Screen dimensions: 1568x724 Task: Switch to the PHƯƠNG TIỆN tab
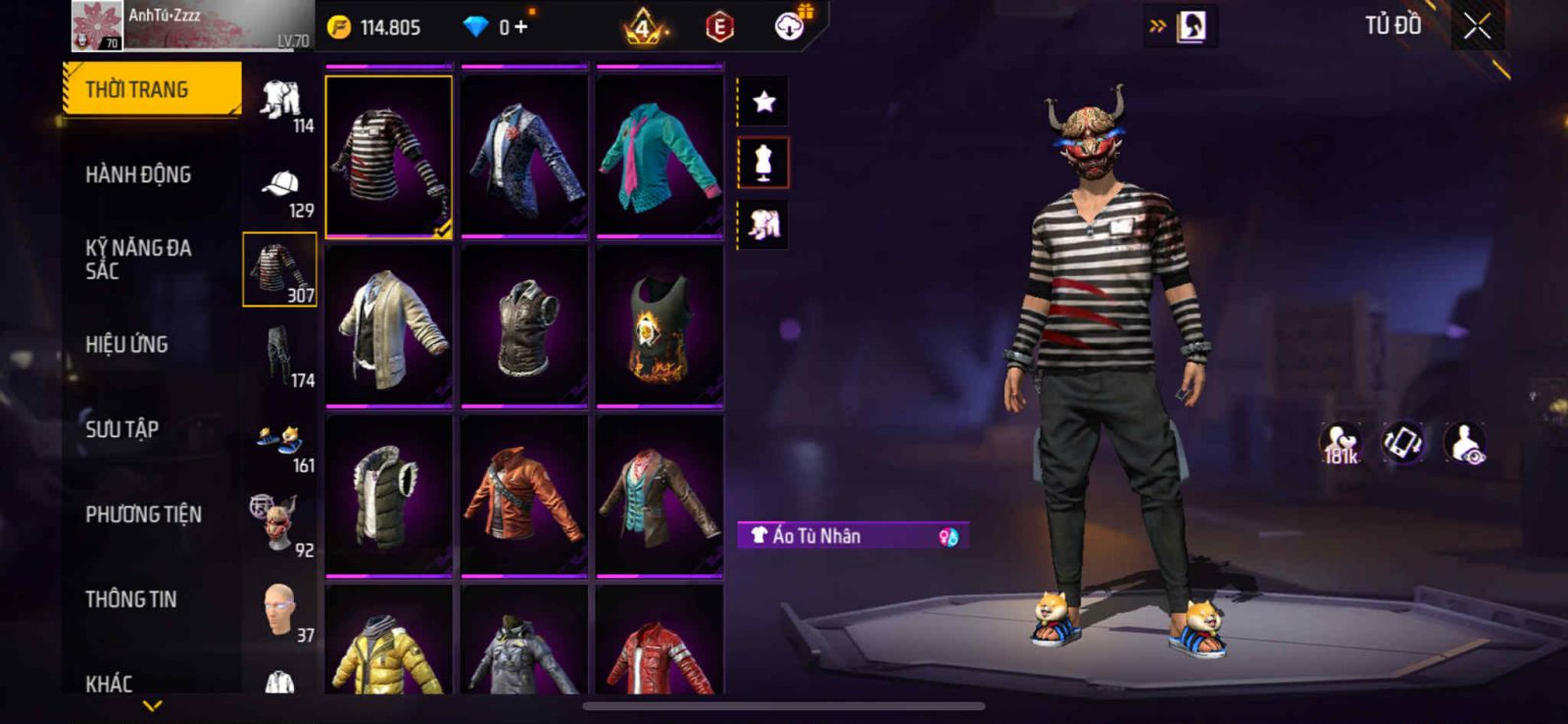pyautogui.click(x=143, y=514)
